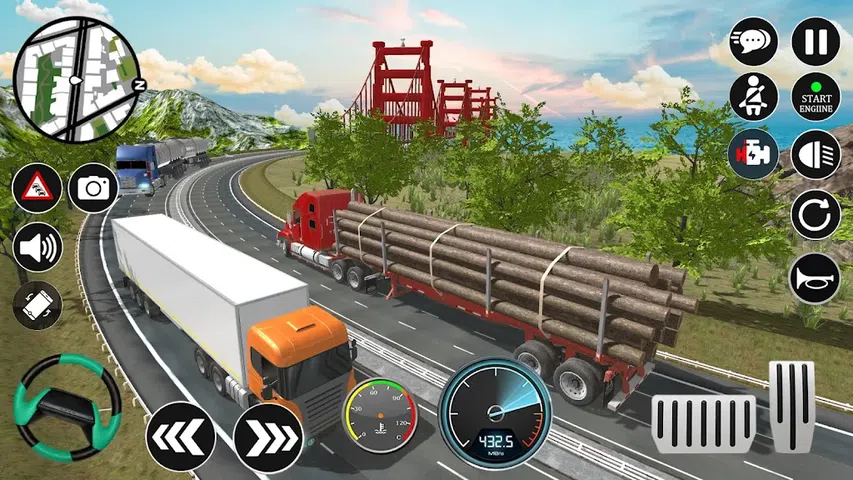
Task: Open the chat speech bubble button
Action: (x=754, y=42)
